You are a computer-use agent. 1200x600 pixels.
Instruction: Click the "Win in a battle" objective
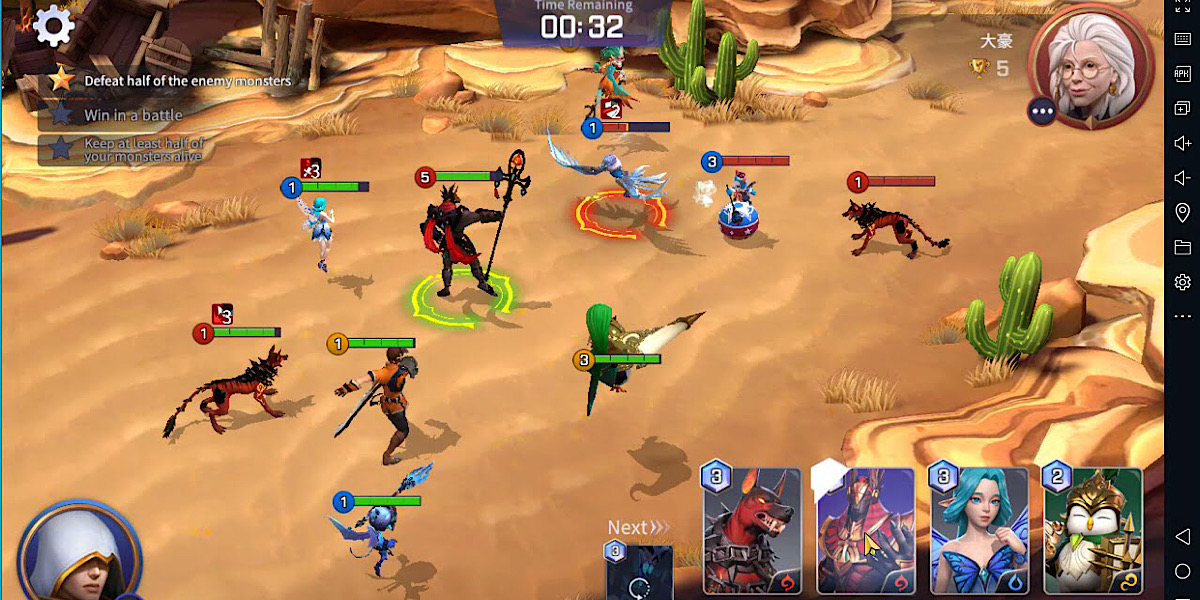133,115
